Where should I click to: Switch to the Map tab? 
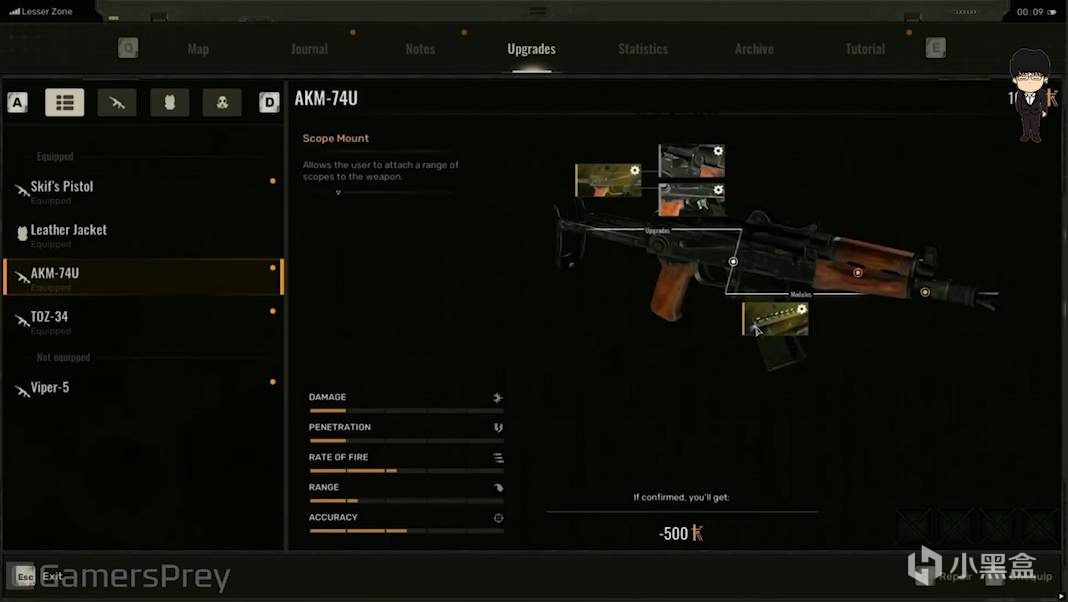point(198,49)
